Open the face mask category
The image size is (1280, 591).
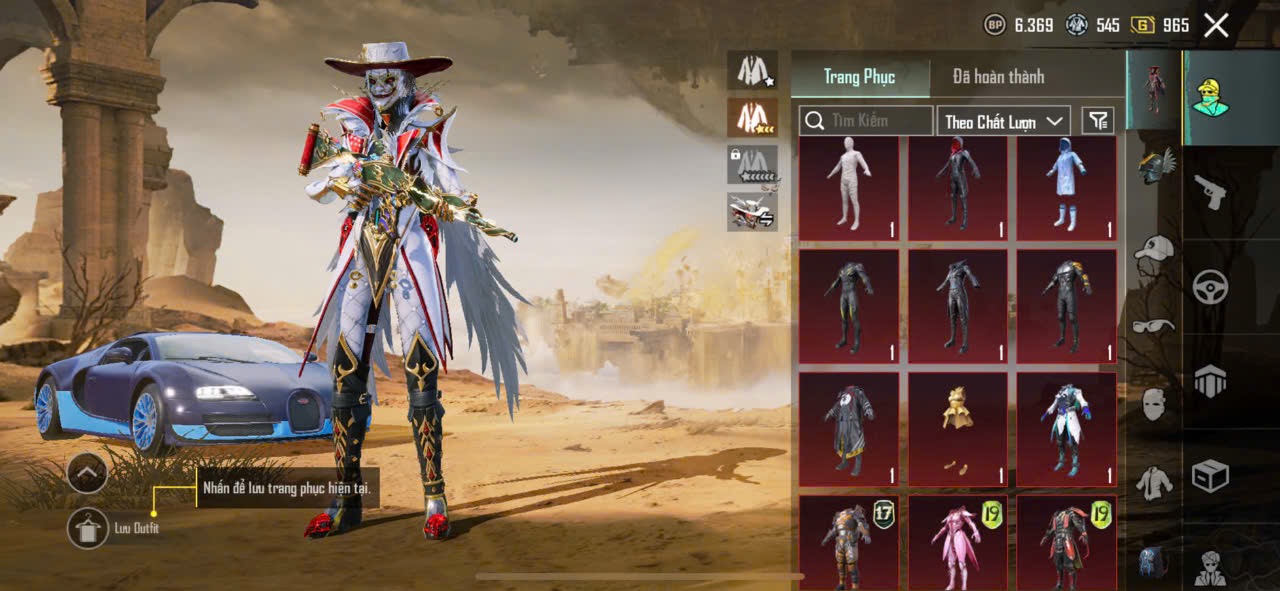pos(1154,404)
